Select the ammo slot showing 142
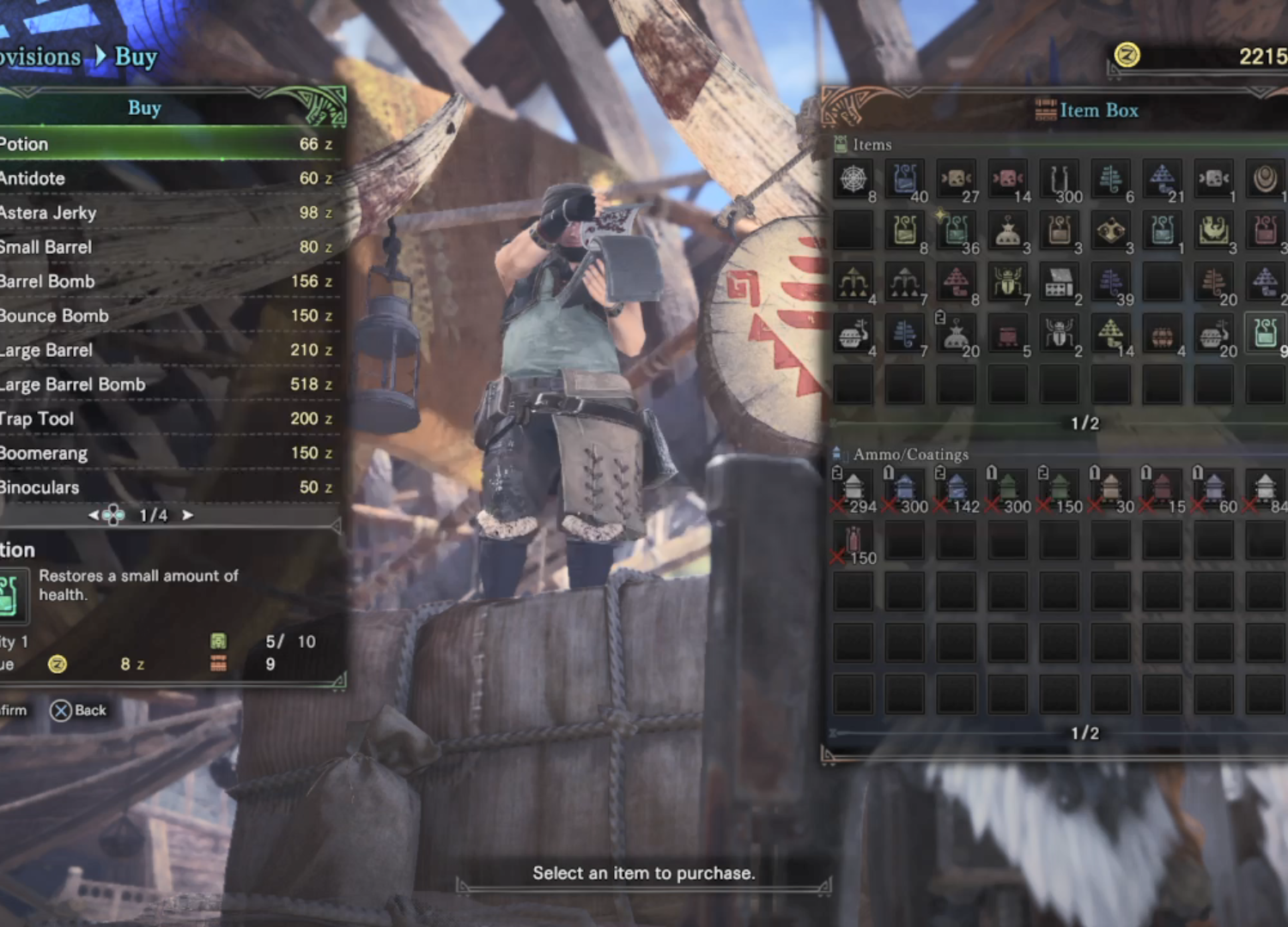 click(x=956, y=489)
